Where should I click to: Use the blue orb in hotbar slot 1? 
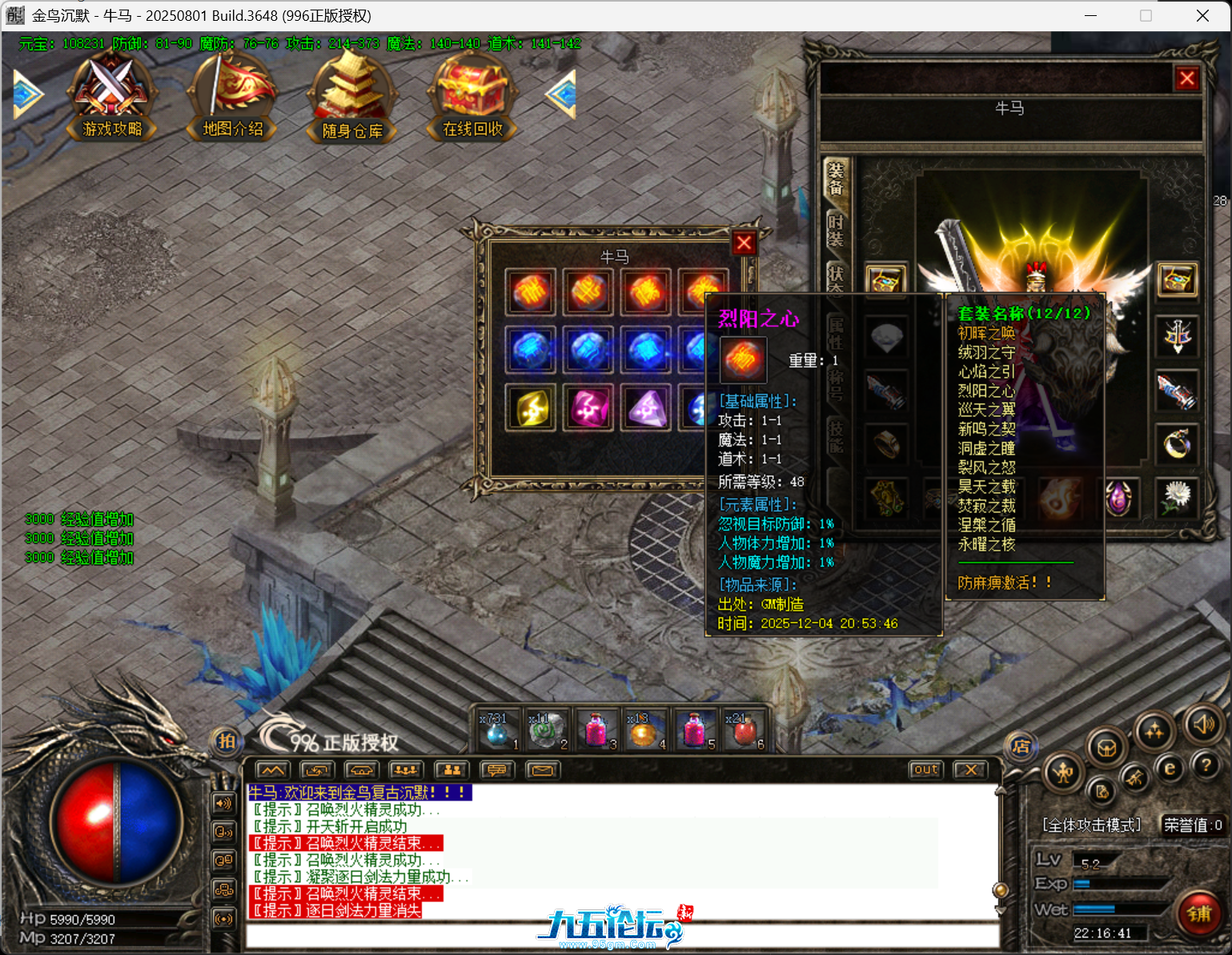point(497,729)
